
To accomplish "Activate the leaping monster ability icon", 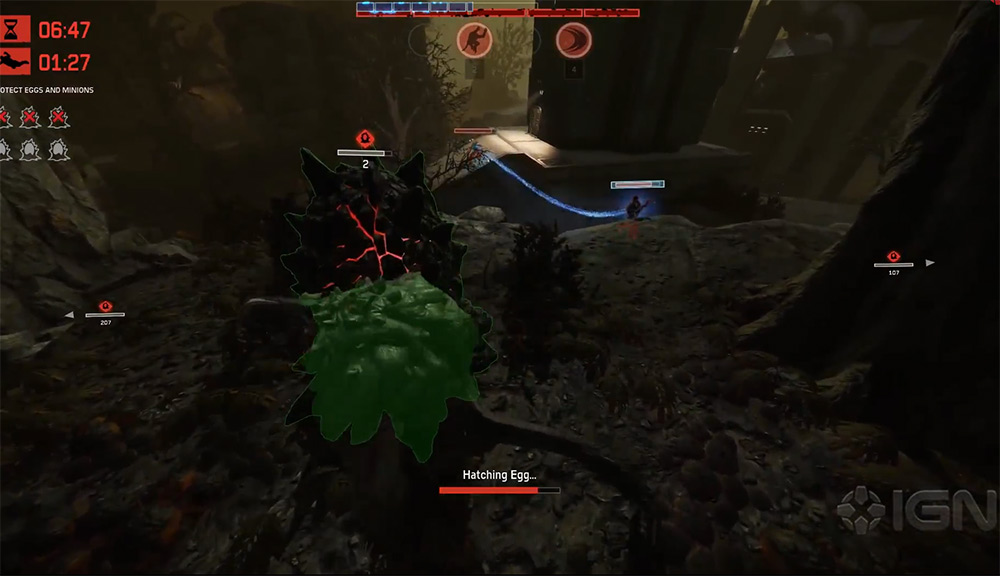I will coord(474,40).
